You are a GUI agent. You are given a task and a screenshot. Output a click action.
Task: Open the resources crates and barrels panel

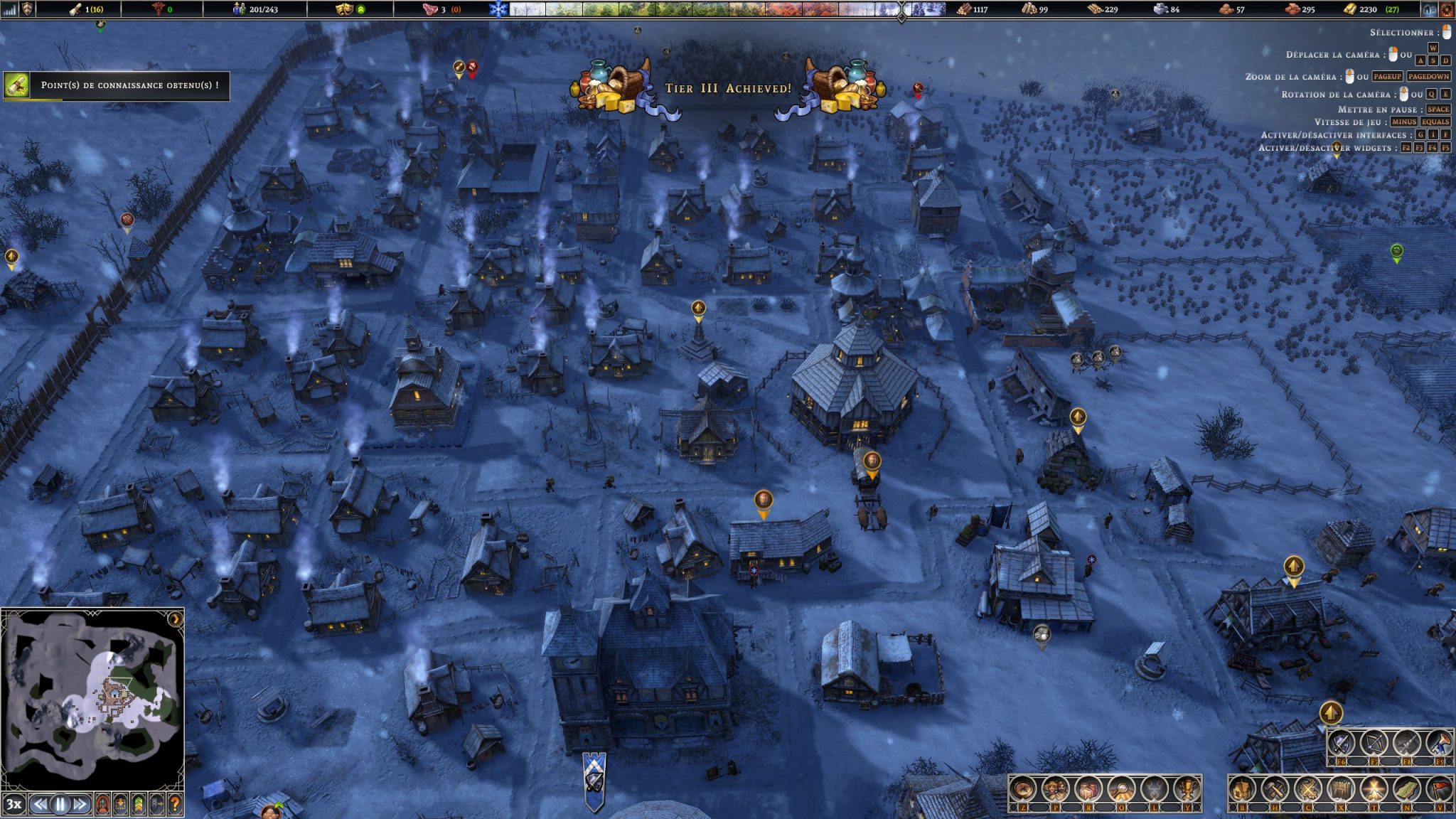(x=1088, y=789)
